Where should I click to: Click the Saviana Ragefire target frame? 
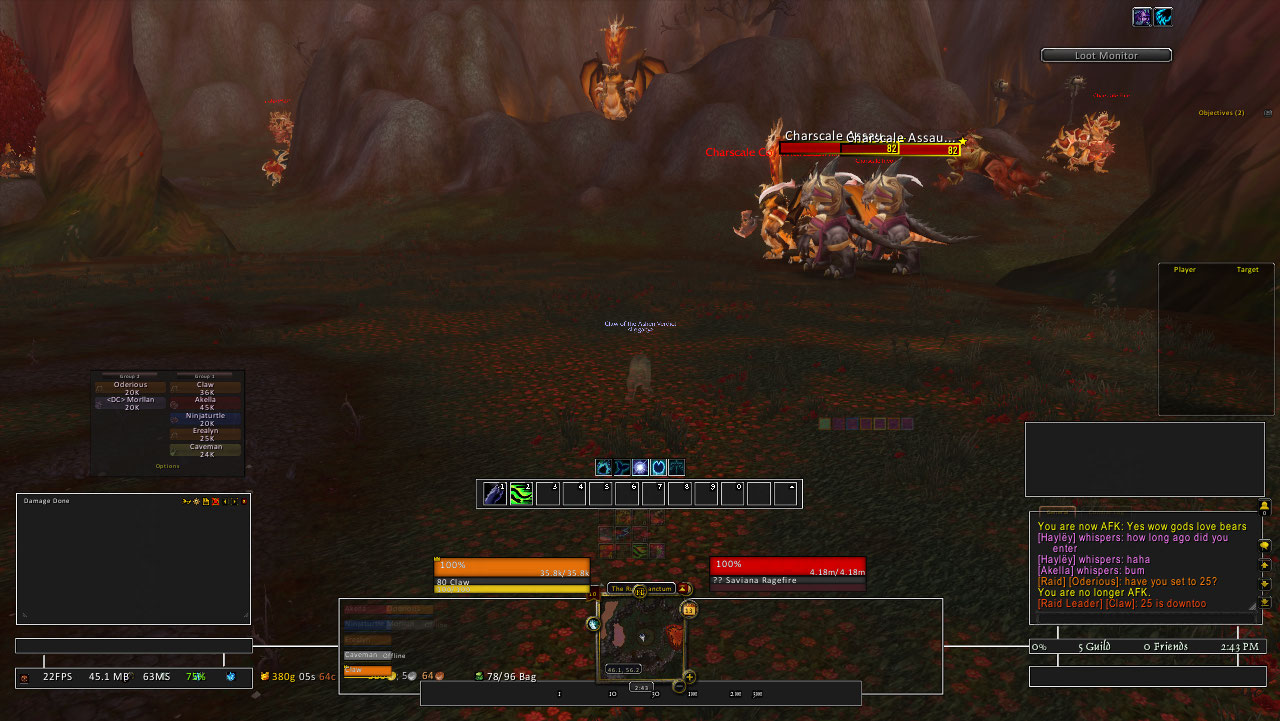787,573
